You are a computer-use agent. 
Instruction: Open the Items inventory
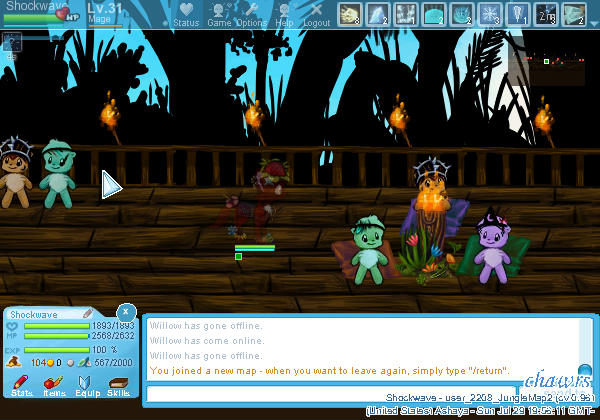tap(54, 384)
